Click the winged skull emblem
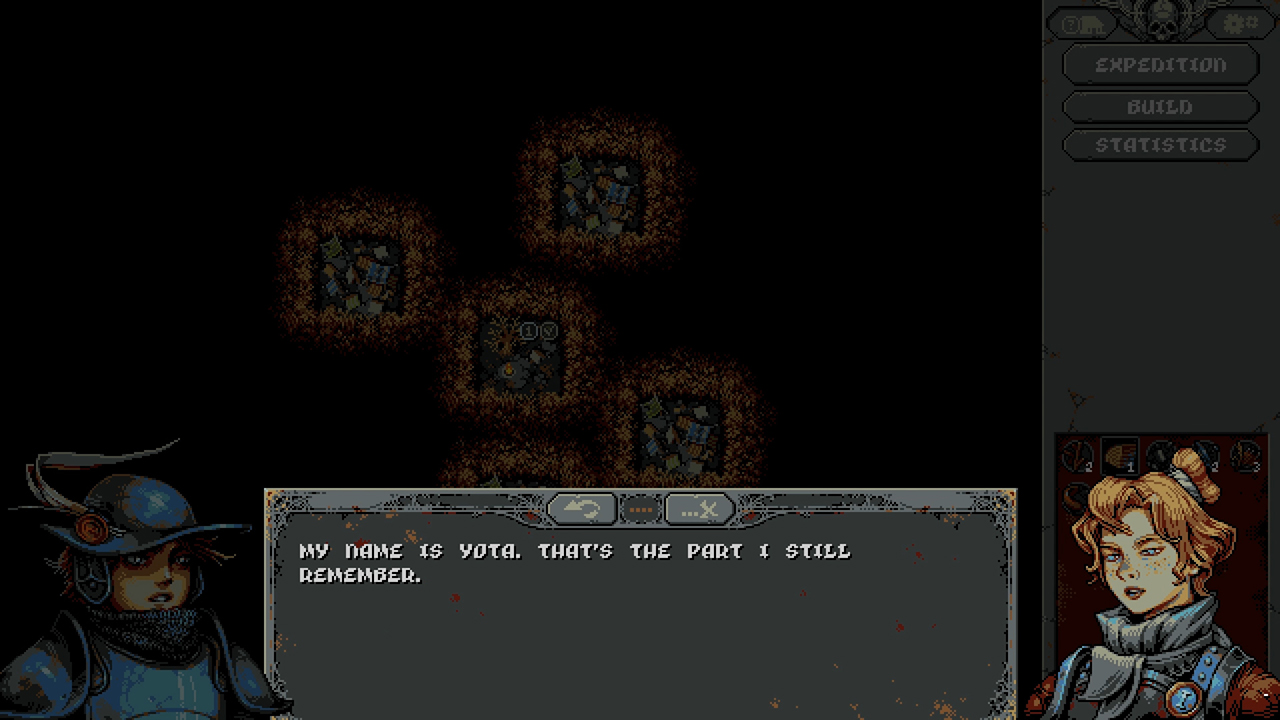Viewport: 1280px width, 720px height. coord(1160,18)
